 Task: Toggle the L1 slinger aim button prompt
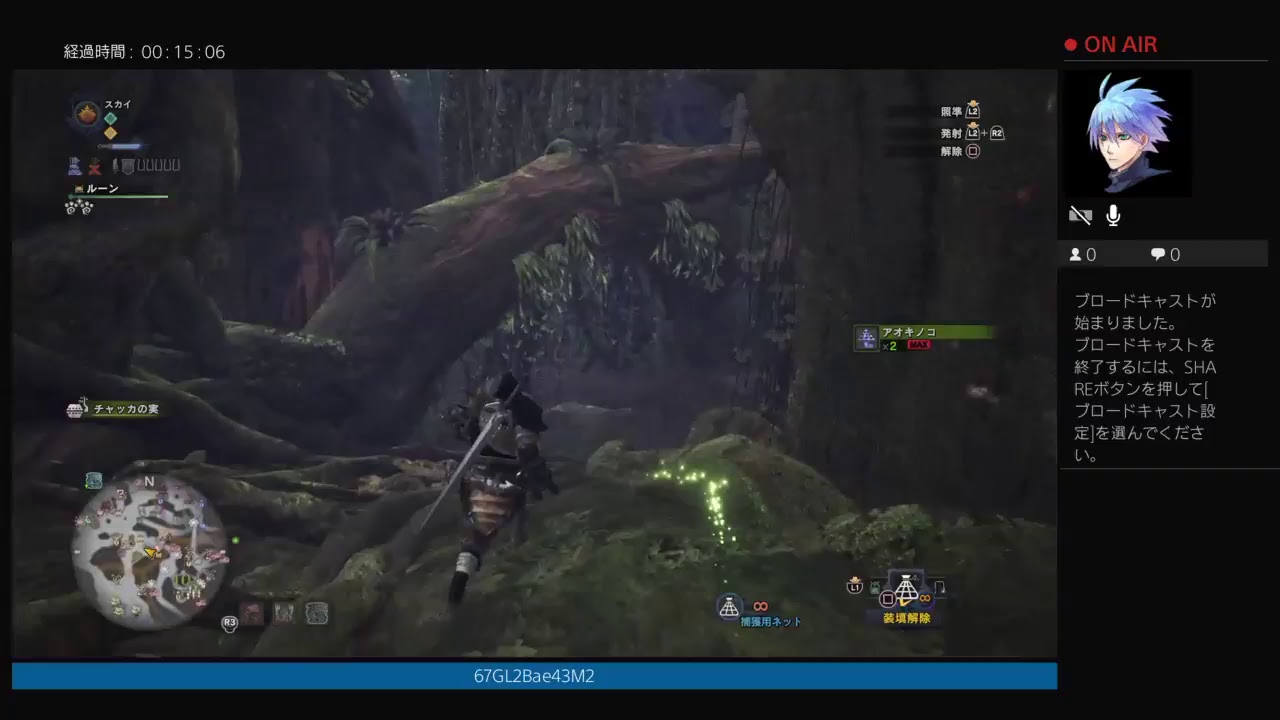click(853, 590)
